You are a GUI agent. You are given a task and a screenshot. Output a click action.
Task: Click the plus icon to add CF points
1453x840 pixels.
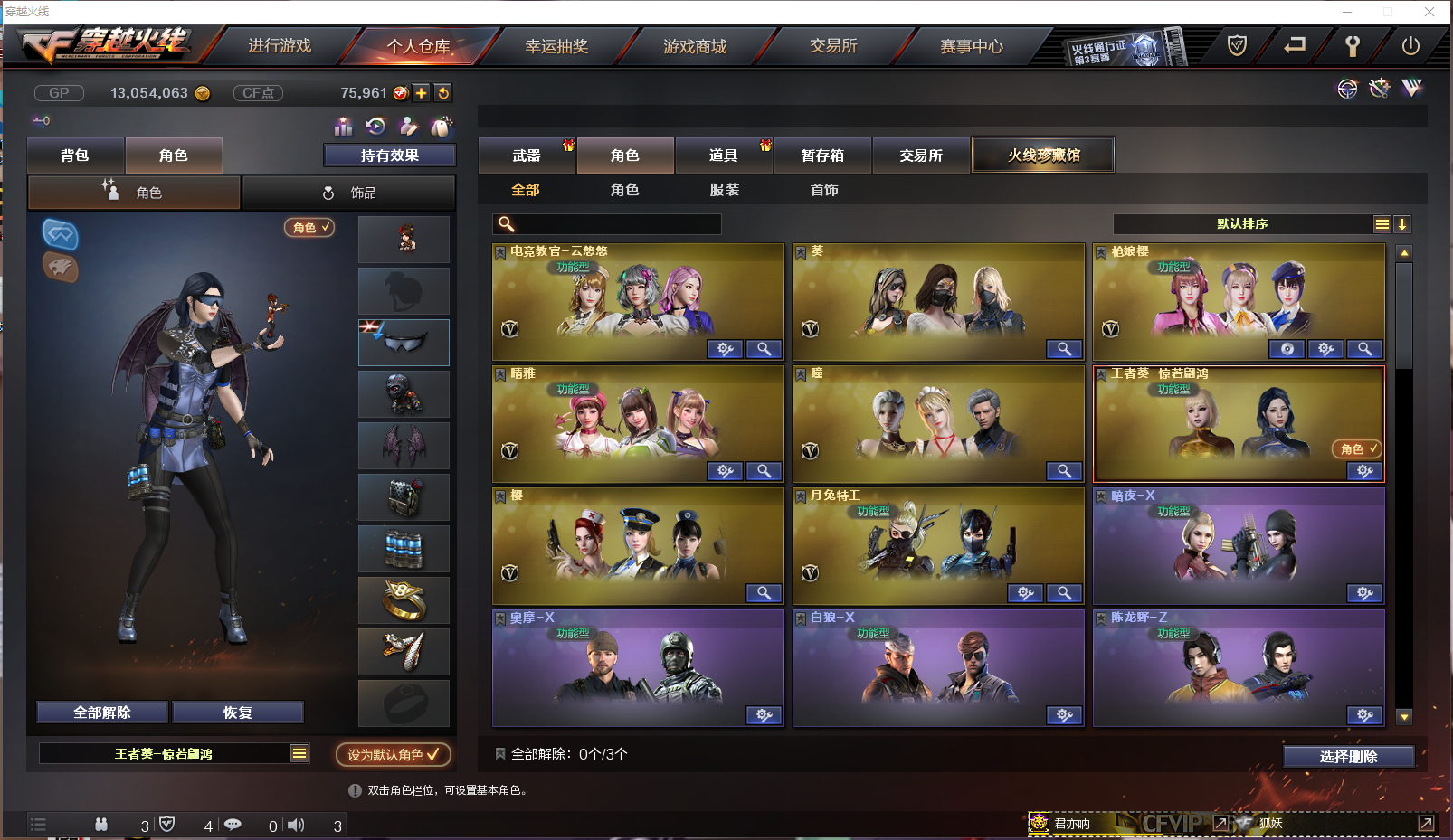pos(420,92)
